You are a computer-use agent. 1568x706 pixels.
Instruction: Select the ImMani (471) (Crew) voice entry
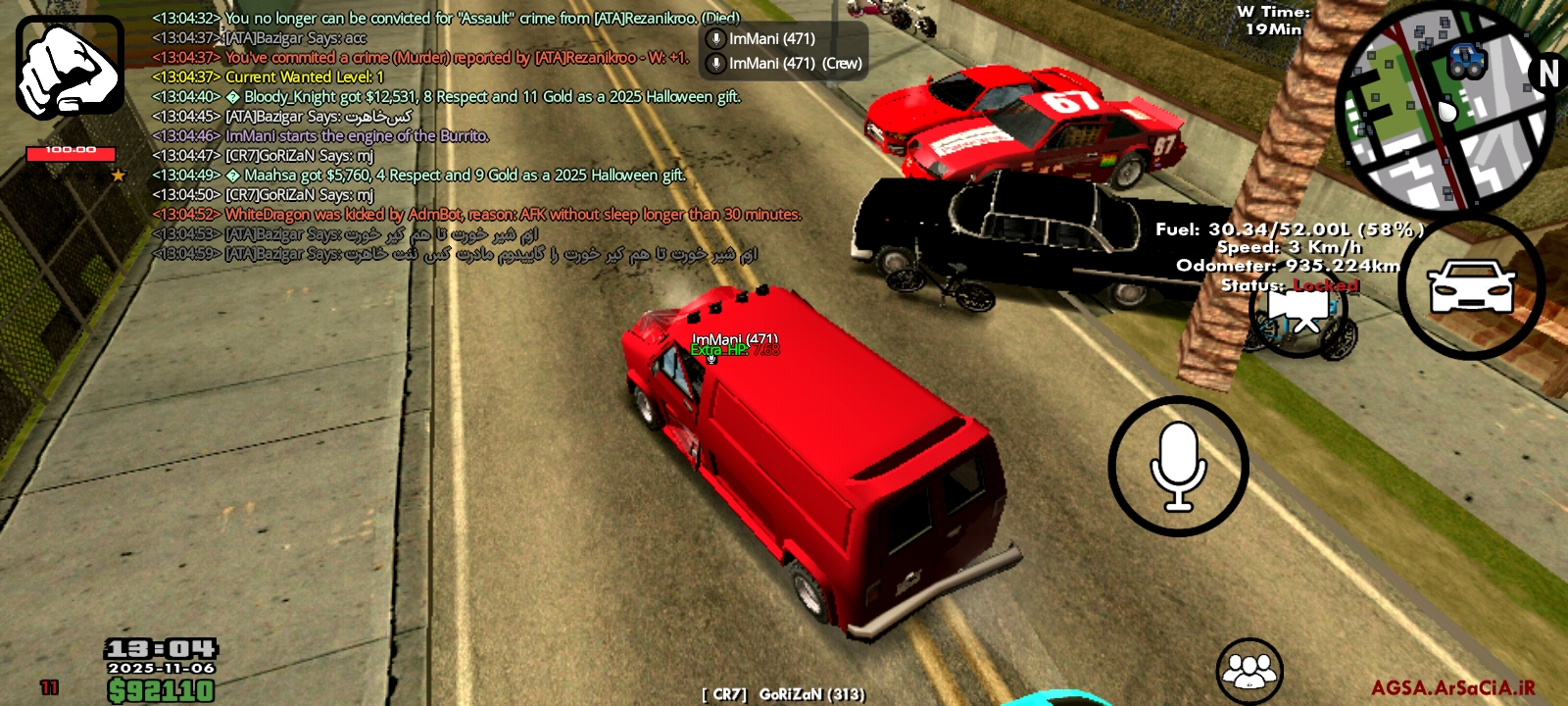tap(783, 63)
